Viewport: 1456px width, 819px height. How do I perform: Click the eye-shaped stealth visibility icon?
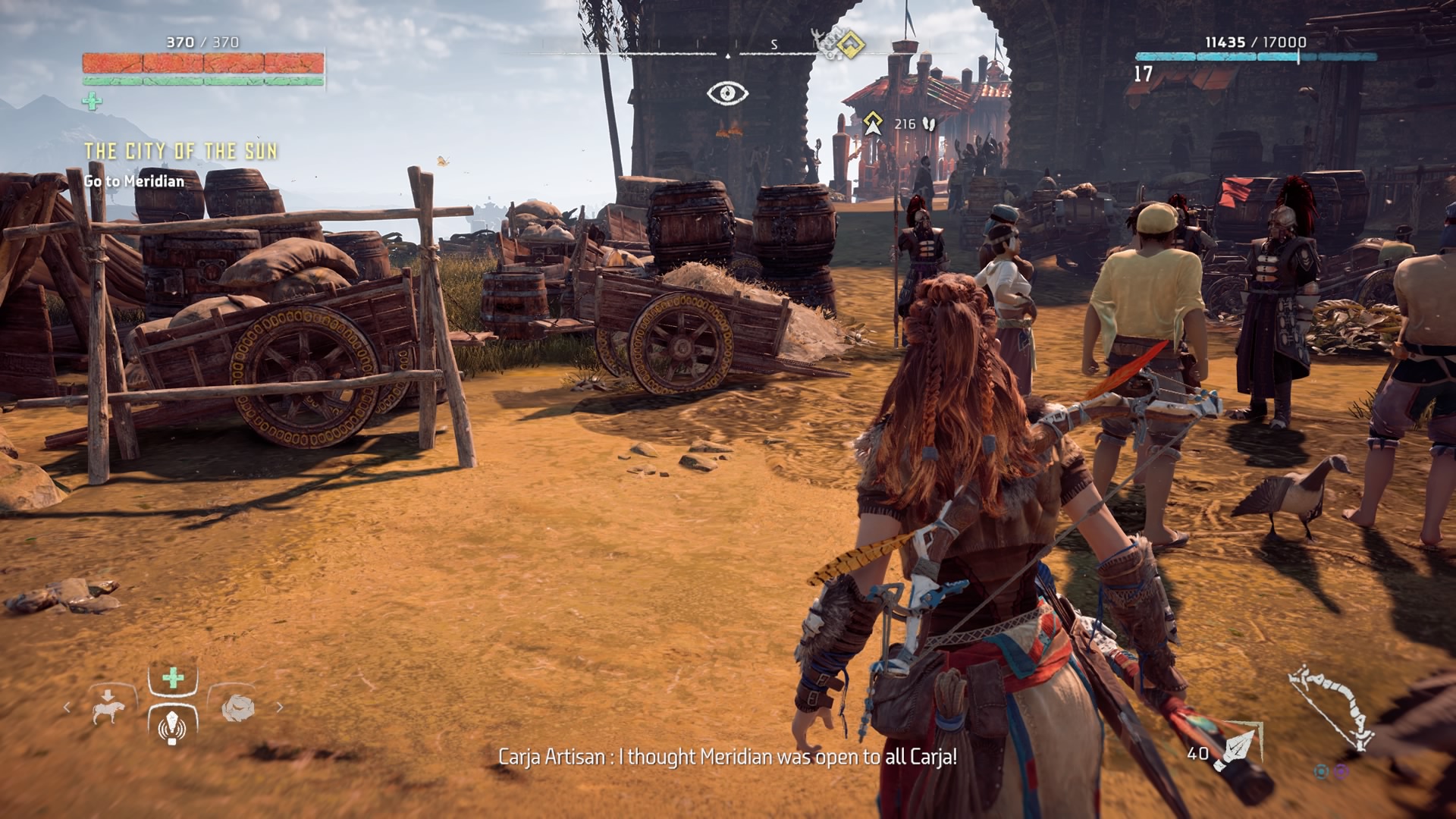click(727, 94)
